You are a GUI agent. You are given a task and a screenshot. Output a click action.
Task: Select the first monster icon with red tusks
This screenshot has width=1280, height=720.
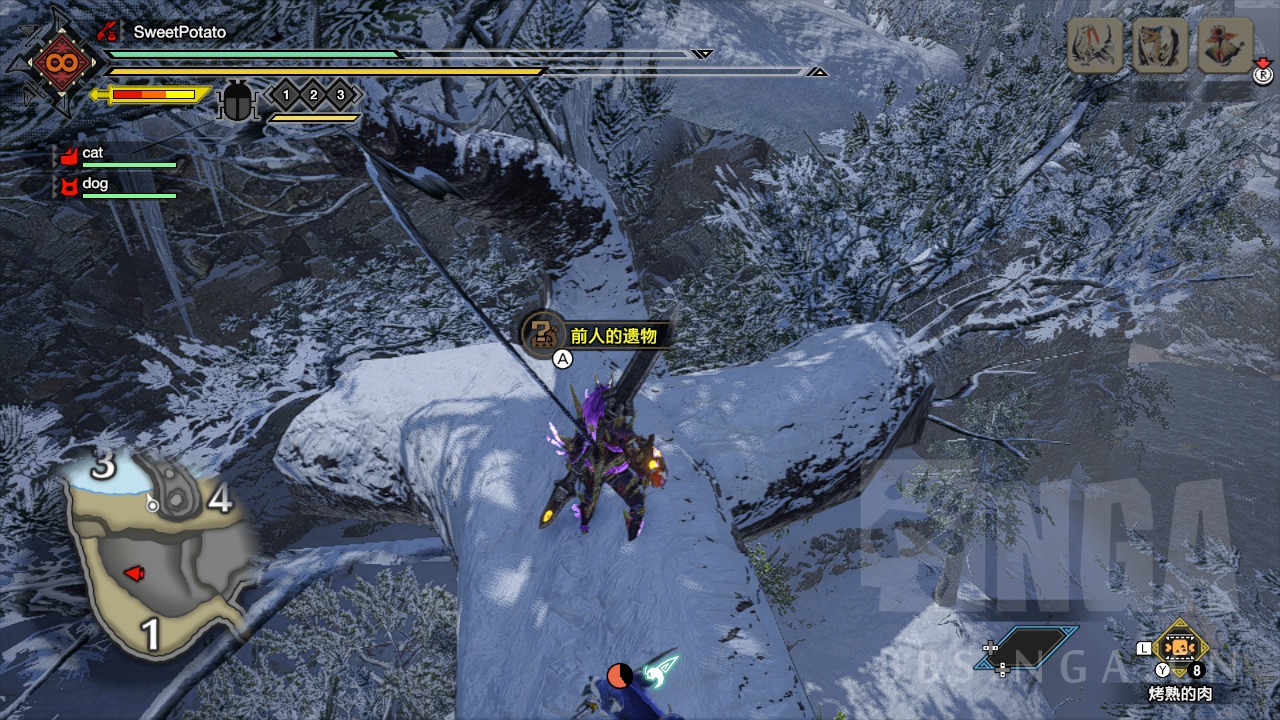(x=1093, y=46)
